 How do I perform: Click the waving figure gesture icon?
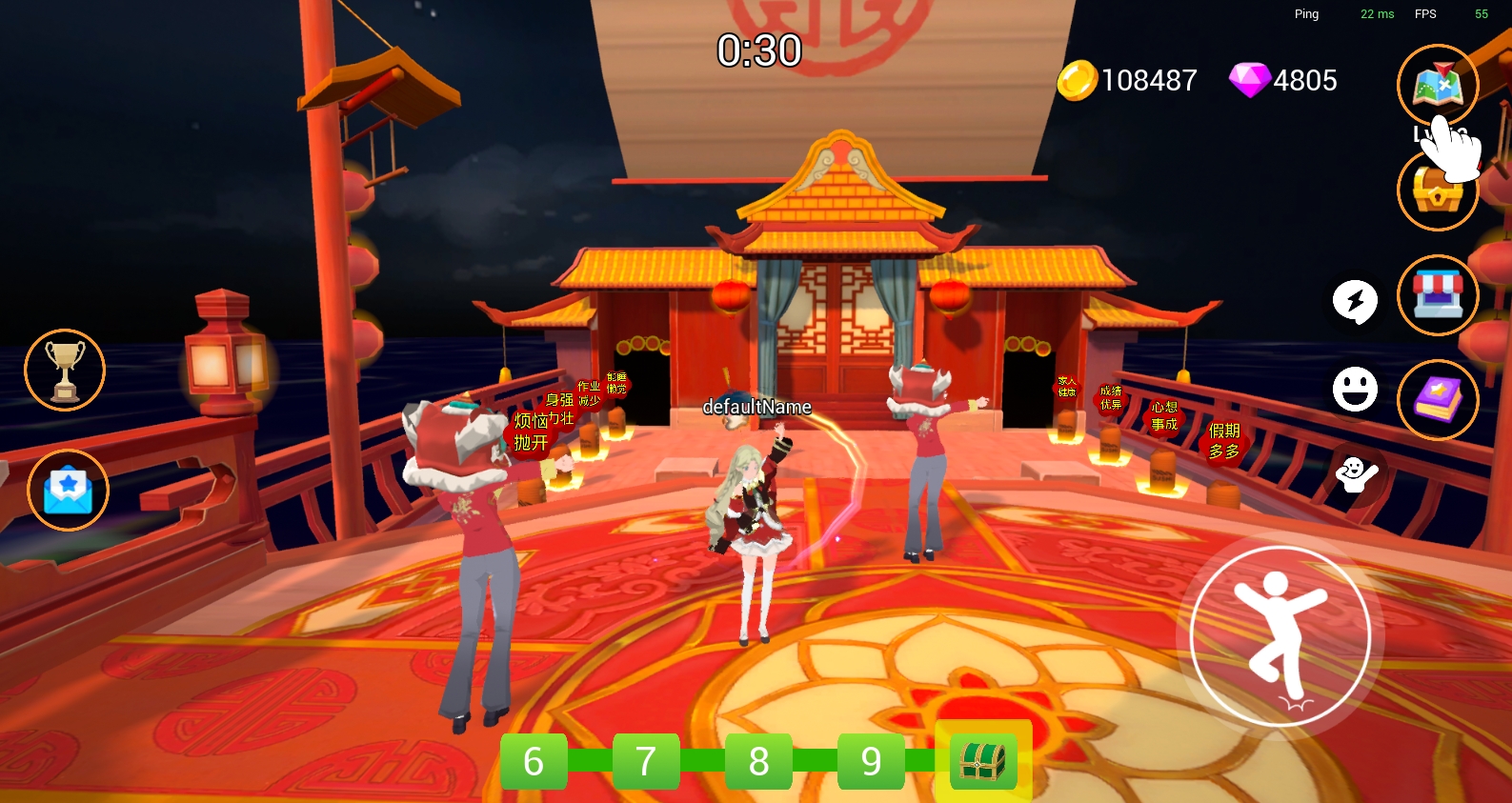[1355, 473]
